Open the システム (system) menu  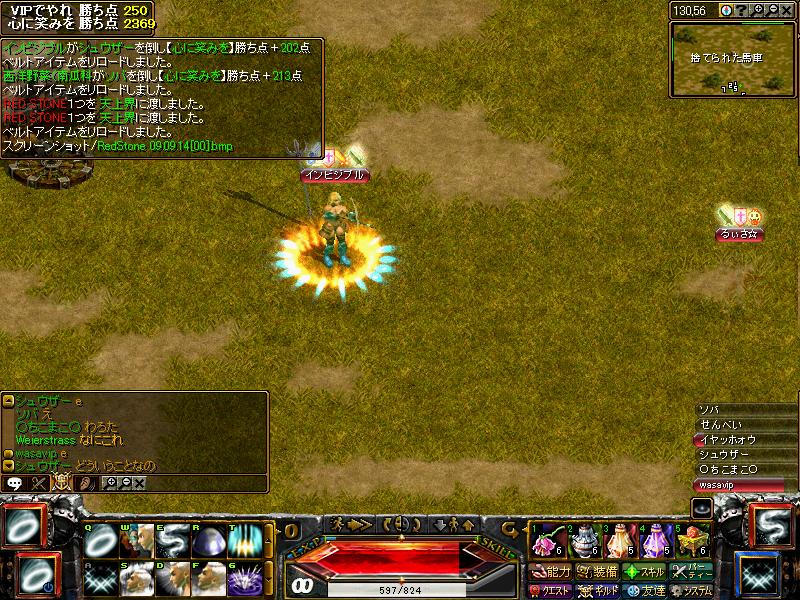point(692,591)
